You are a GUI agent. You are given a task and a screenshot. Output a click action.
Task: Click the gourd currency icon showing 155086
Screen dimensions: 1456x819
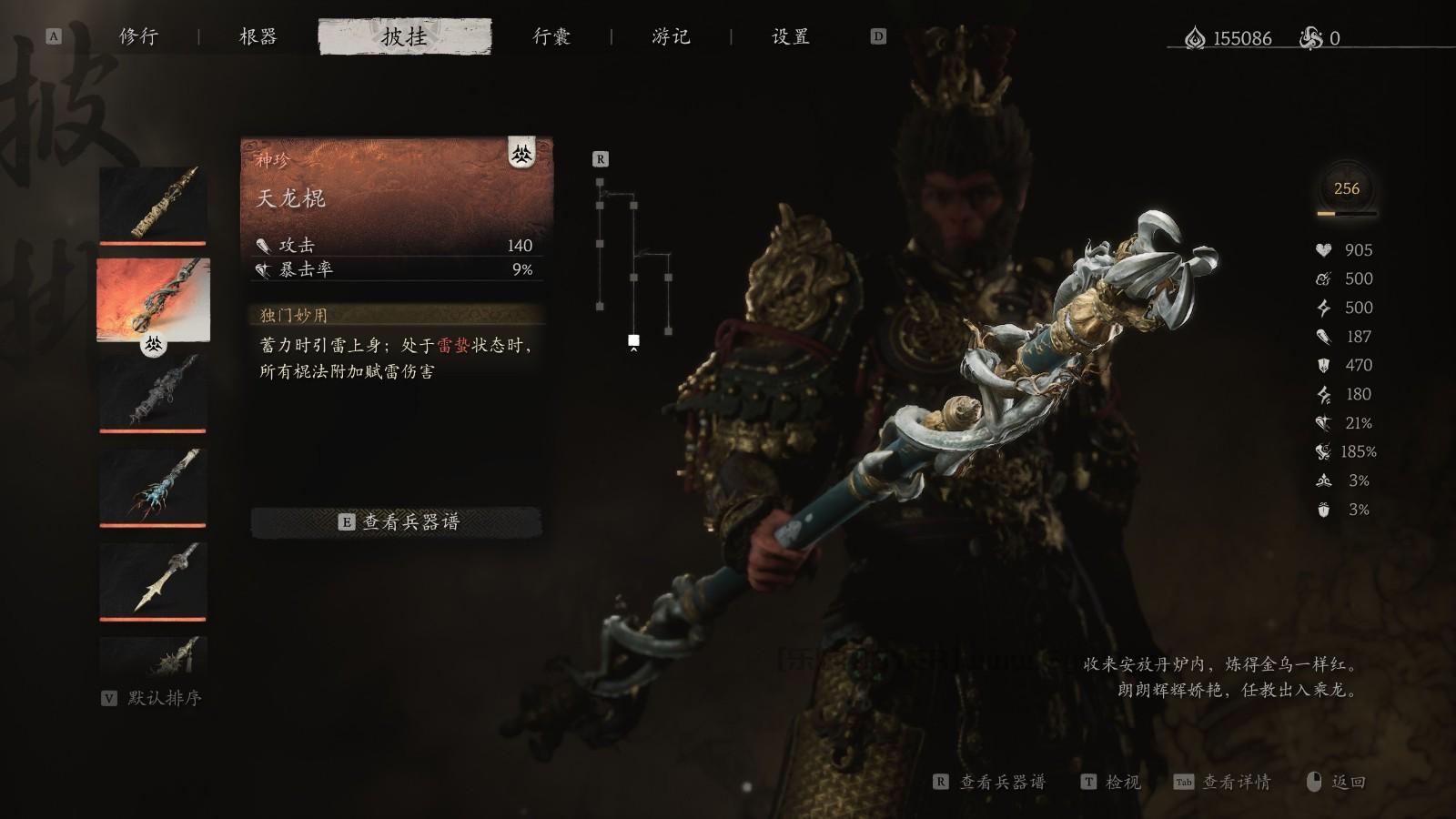click(x=1193, y=38)
